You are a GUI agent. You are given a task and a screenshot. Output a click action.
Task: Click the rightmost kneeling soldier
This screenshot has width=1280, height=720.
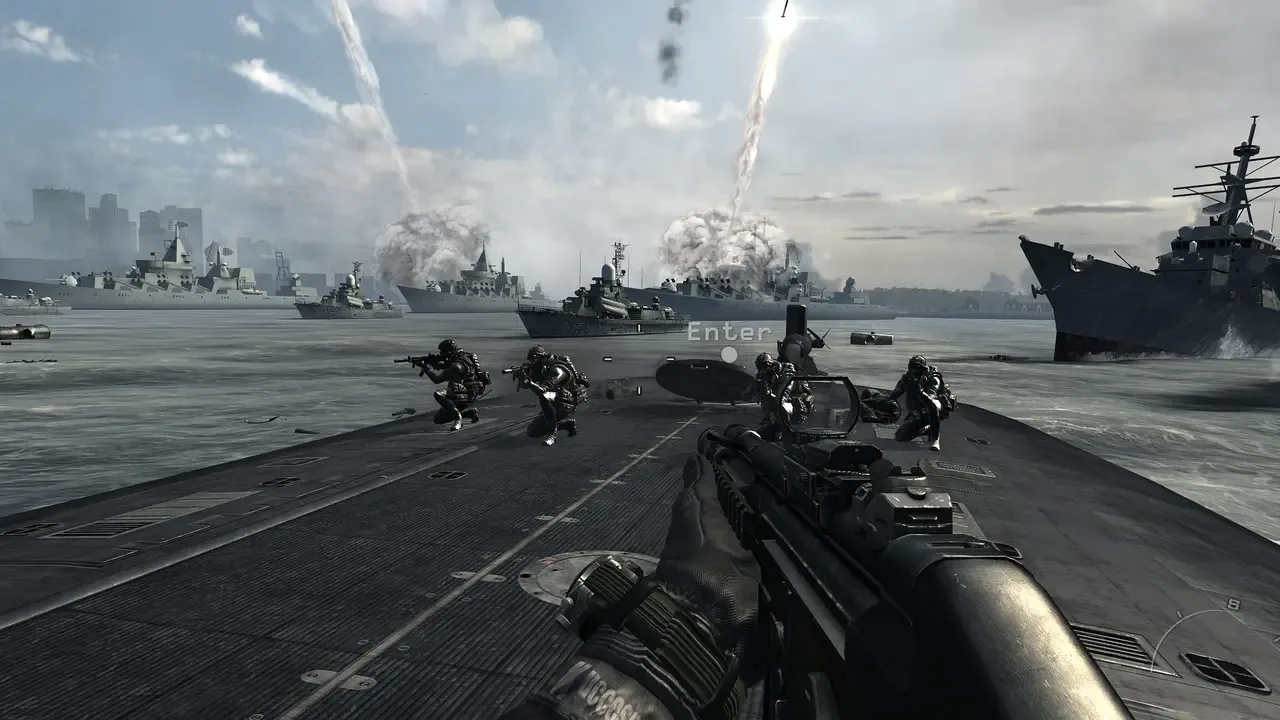coord(925,400)
